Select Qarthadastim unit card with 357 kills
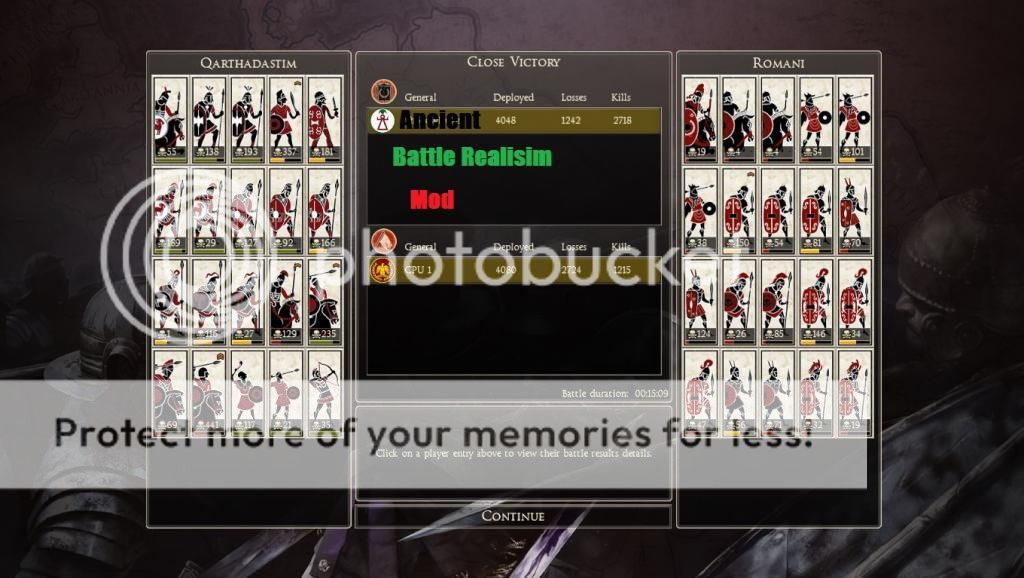This screenshot has width=1024, height=578. point(285,118)
